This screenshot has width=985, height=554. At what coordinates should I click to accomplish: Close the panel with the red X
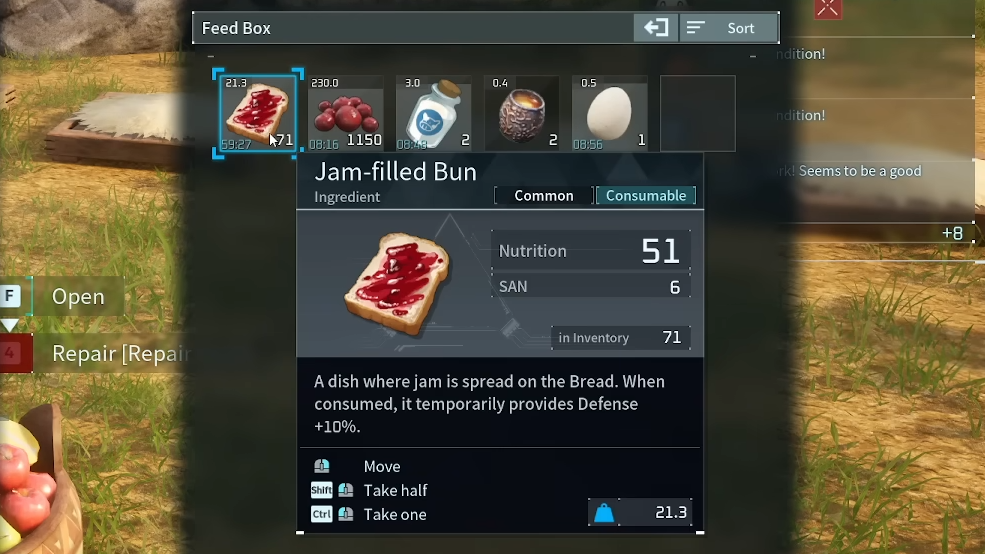click(828, 9)
